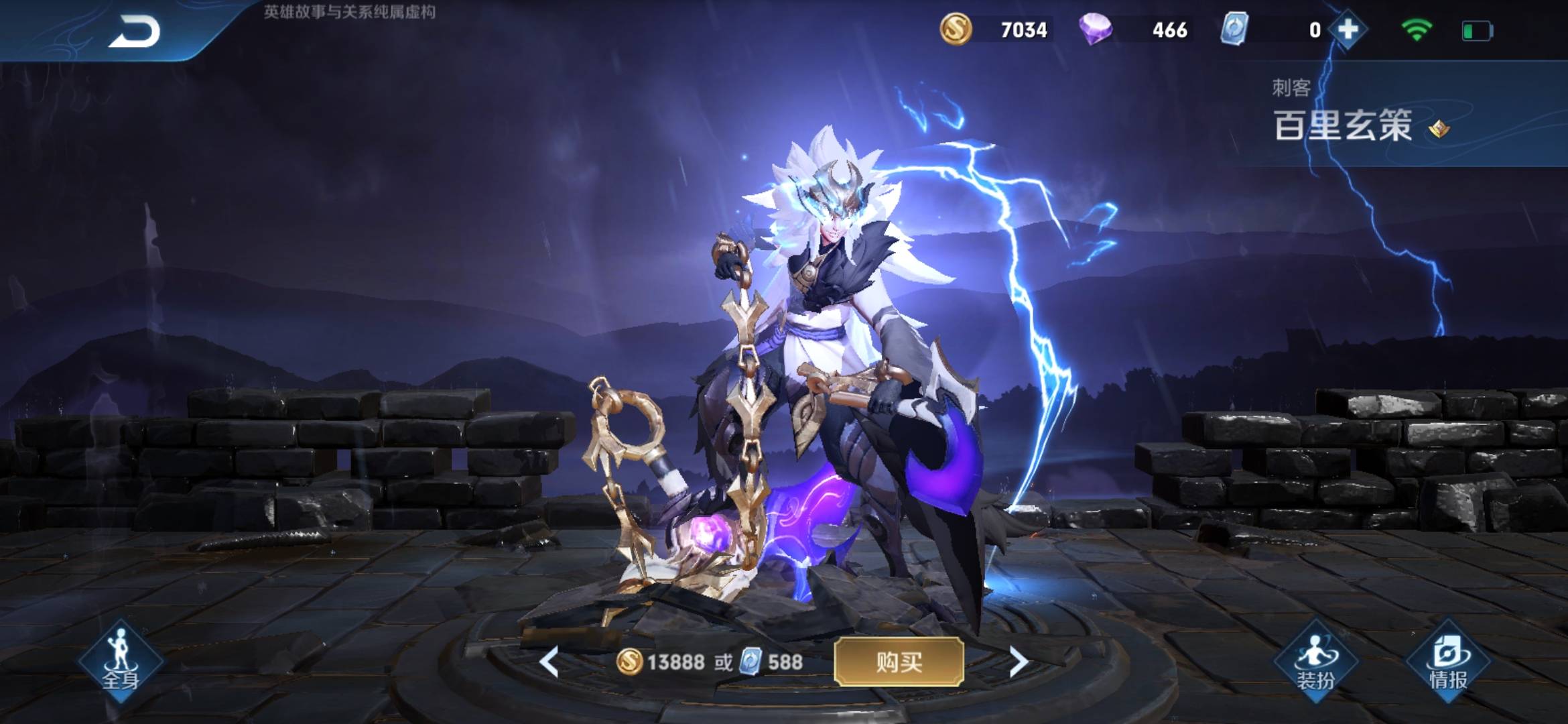Show the previous hero with left arrow
The image size is (1568, 724).
[549, 662]
